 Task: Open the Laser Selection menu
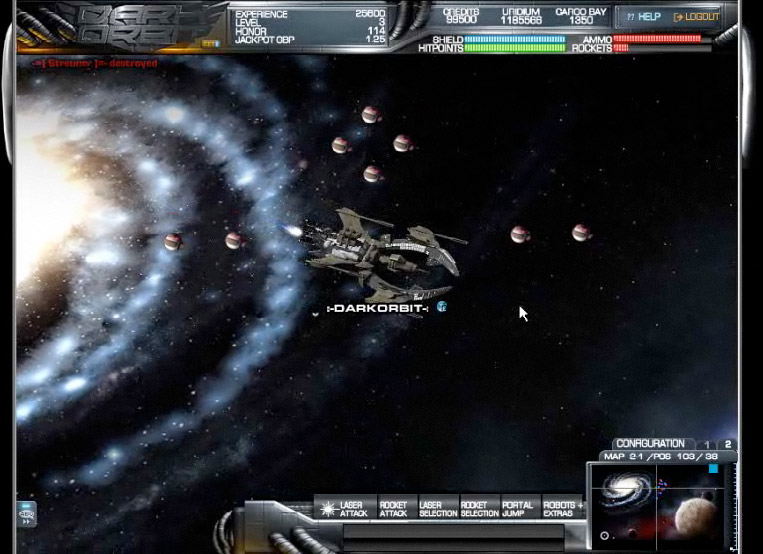(x=431, y=509)
